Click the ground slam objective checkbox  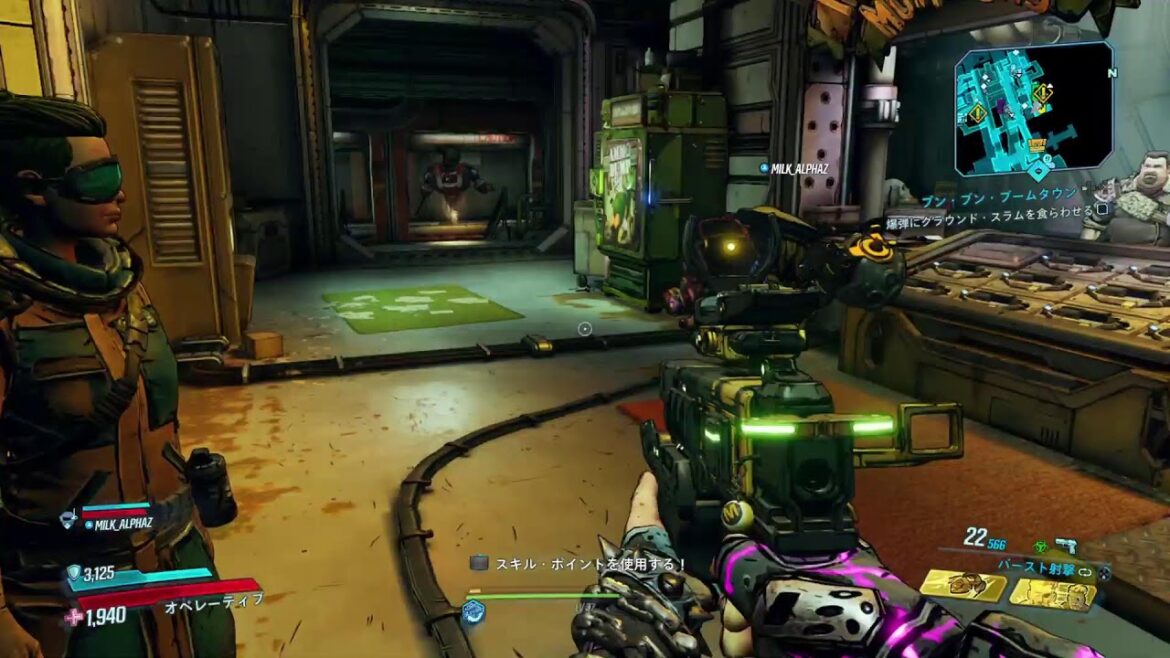point(1102,210)
